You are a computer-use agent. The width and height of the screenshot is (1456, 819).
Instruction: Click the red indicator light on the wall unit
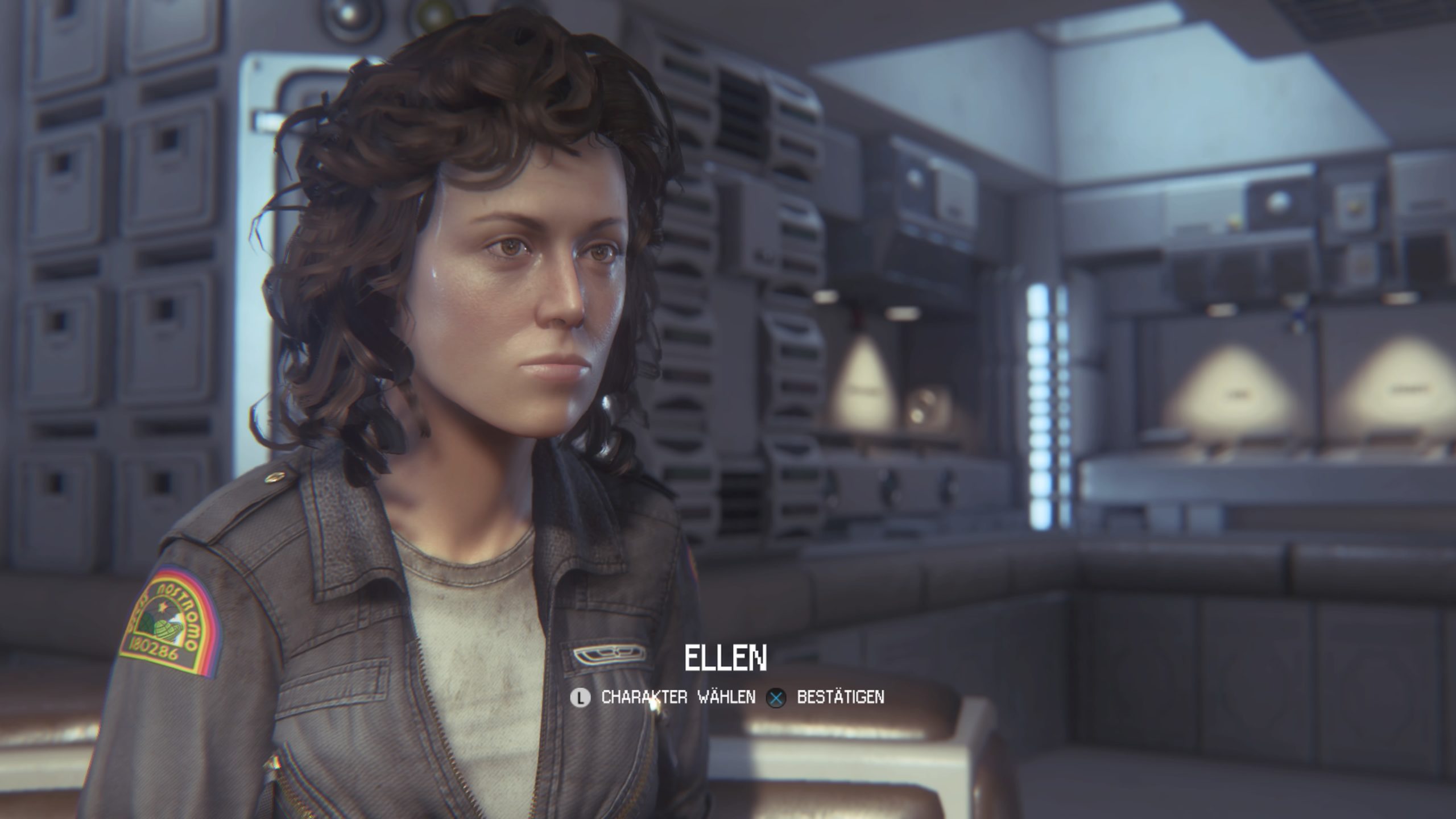856,316
